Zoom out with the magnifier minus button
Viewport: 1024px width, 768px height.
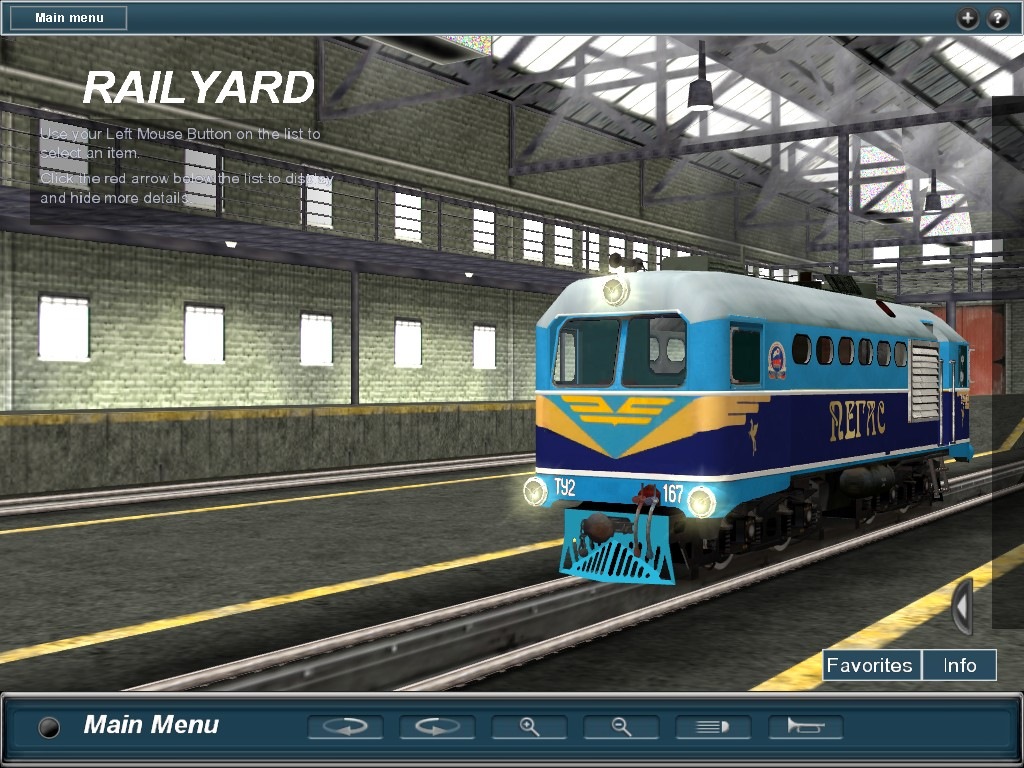621,727
